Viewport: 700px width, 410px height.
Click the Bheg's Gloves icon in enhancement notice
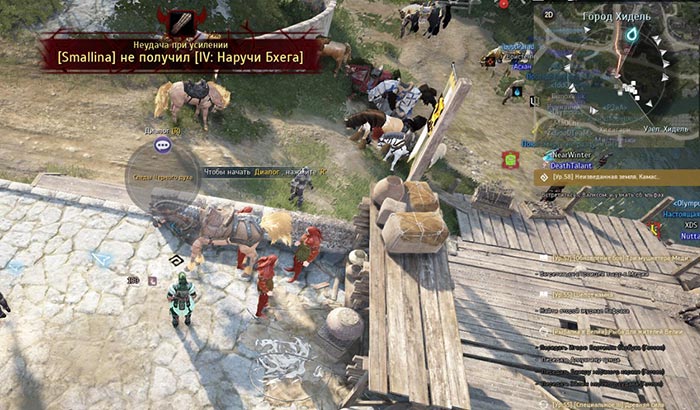[x=181, y=22]
